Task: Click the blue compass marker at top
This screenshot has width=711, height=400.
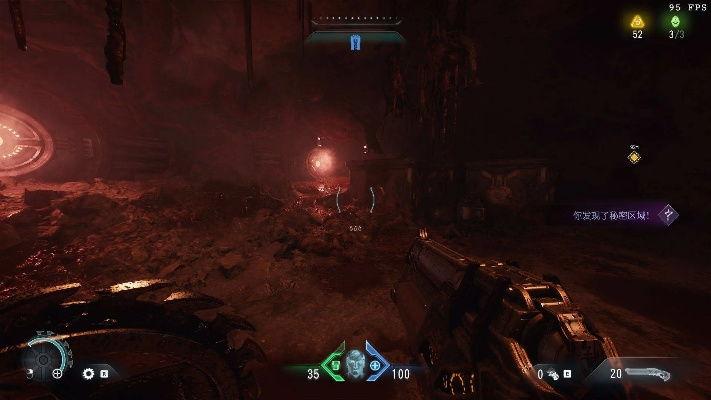Action: (355, 42)
